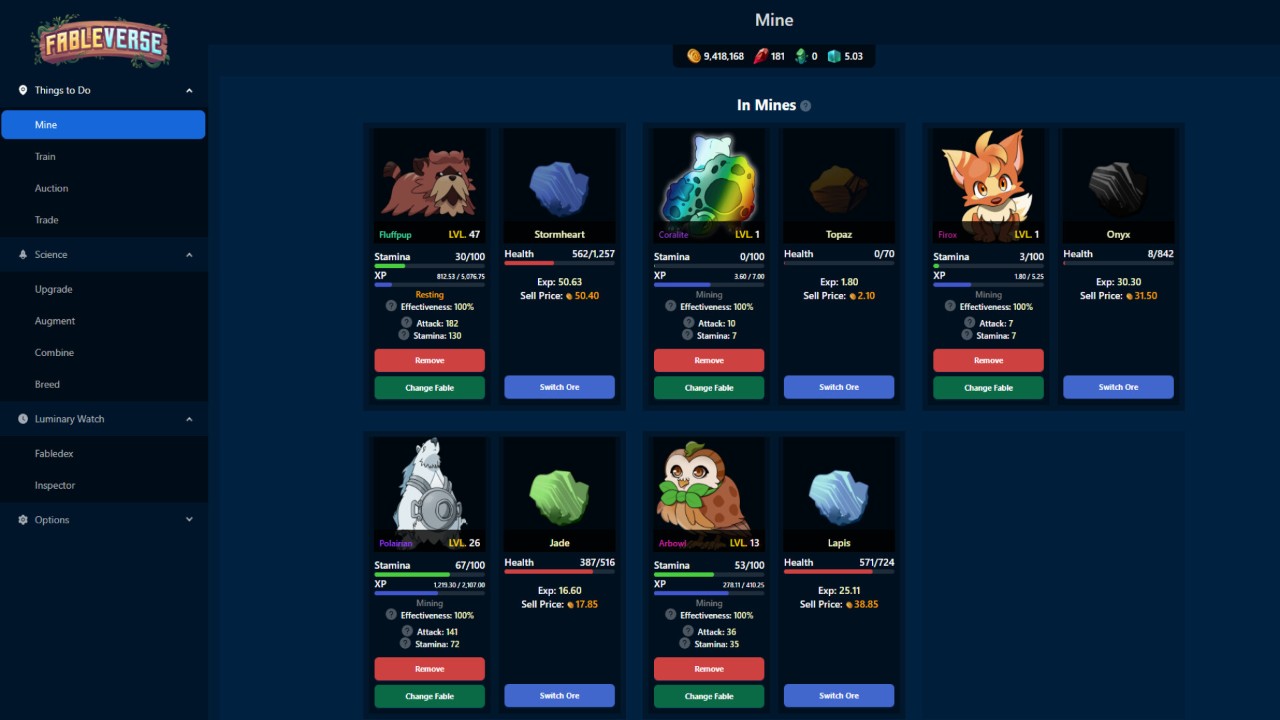Change the Fable mining Topaz
1280x720 pixels.
(x=709, y=388)
